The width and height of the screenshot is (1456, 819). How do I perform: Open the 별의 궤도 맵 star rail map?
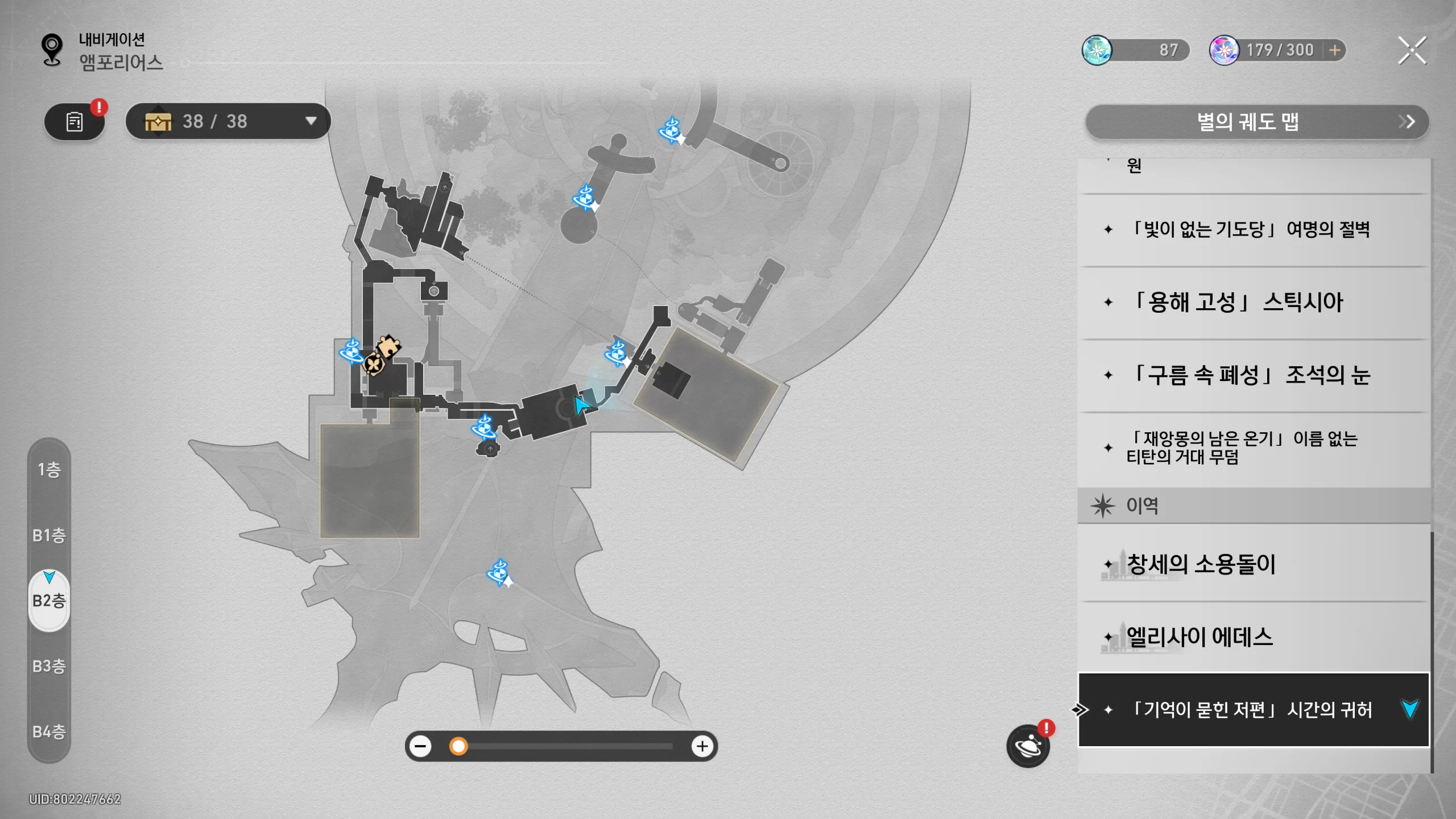(1257, 122)
